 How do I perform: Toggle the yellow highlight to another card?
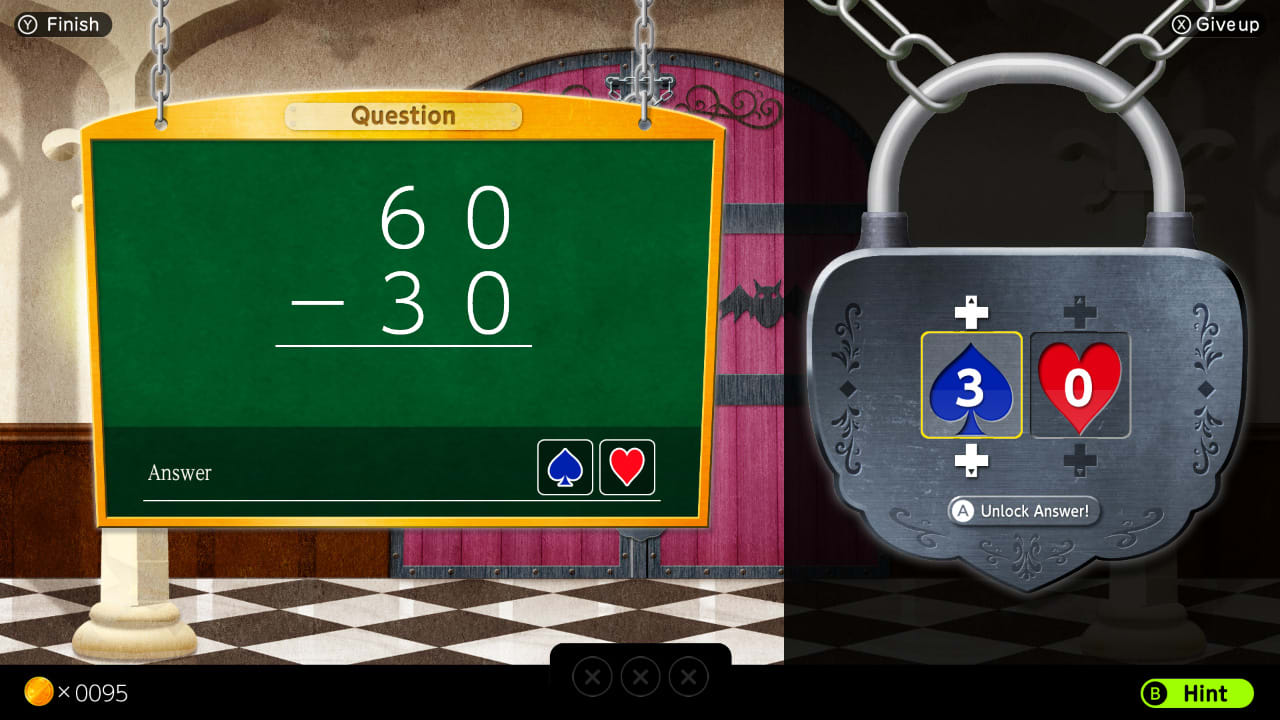[1080, 388]
